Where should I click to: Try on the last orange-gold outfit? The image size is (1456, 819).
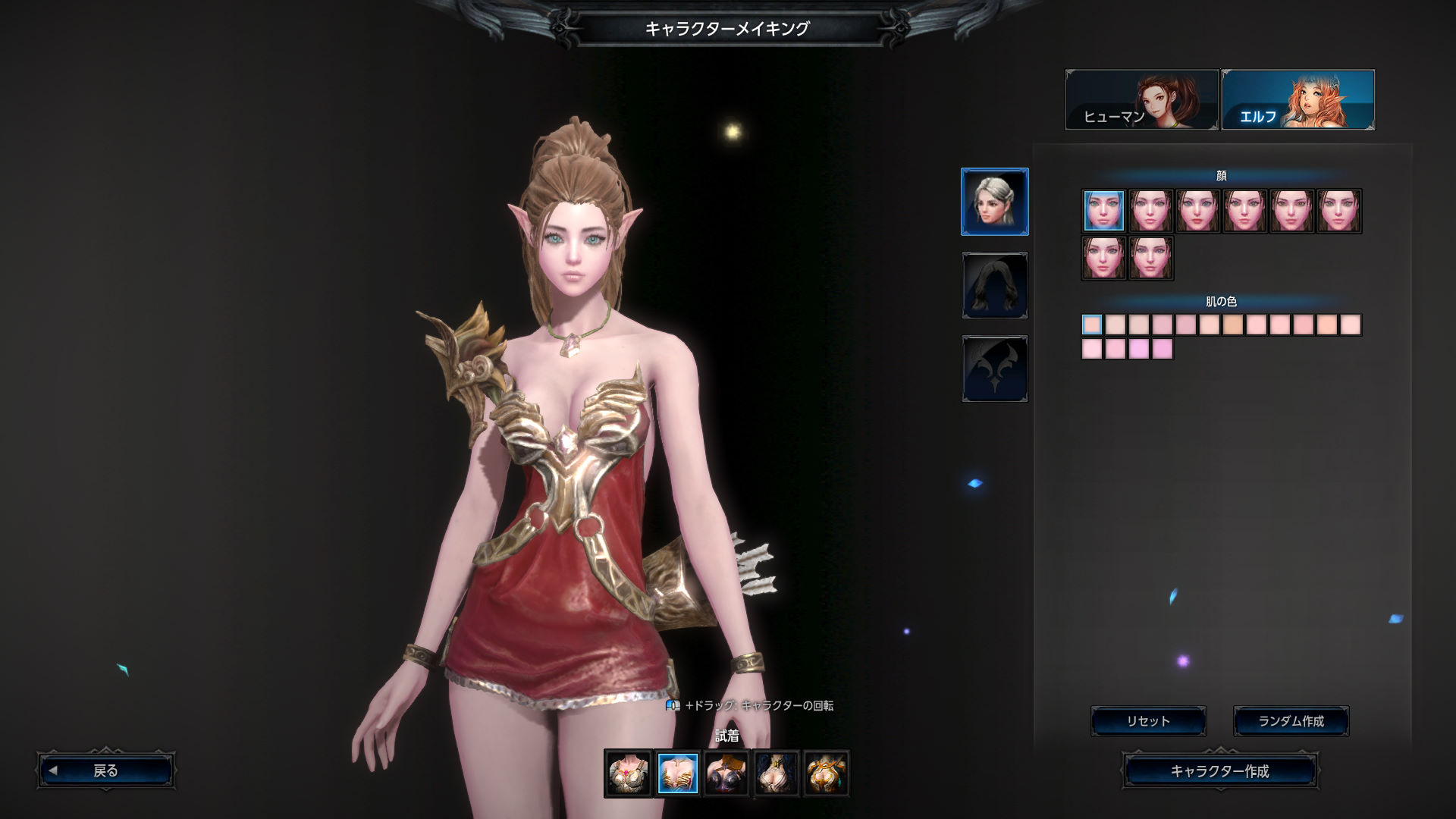pyautogui.click(x=825, y=773)
